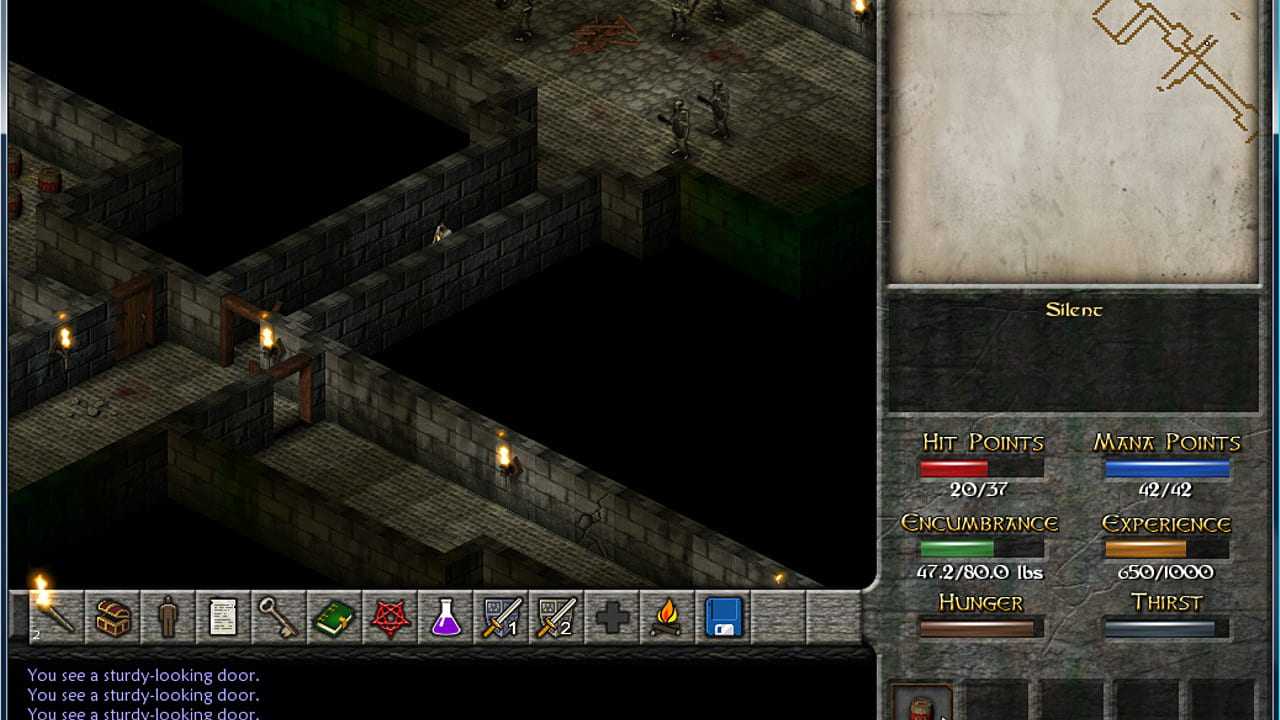This screenshot has width=1280, height=720.
Task: Choose the purple potion flask icon
Action: [x=446, y=617]
